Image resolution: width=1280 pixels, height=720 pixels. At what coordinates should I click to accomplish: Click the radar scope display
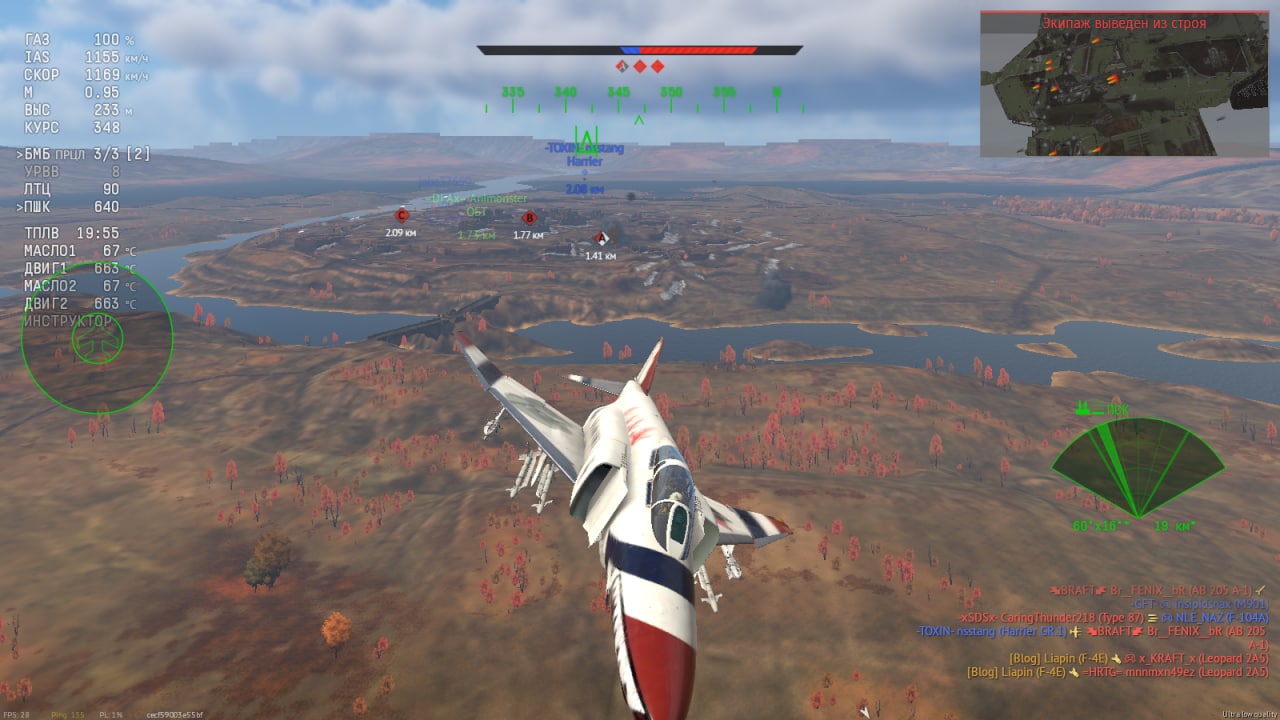[1137, 467]
